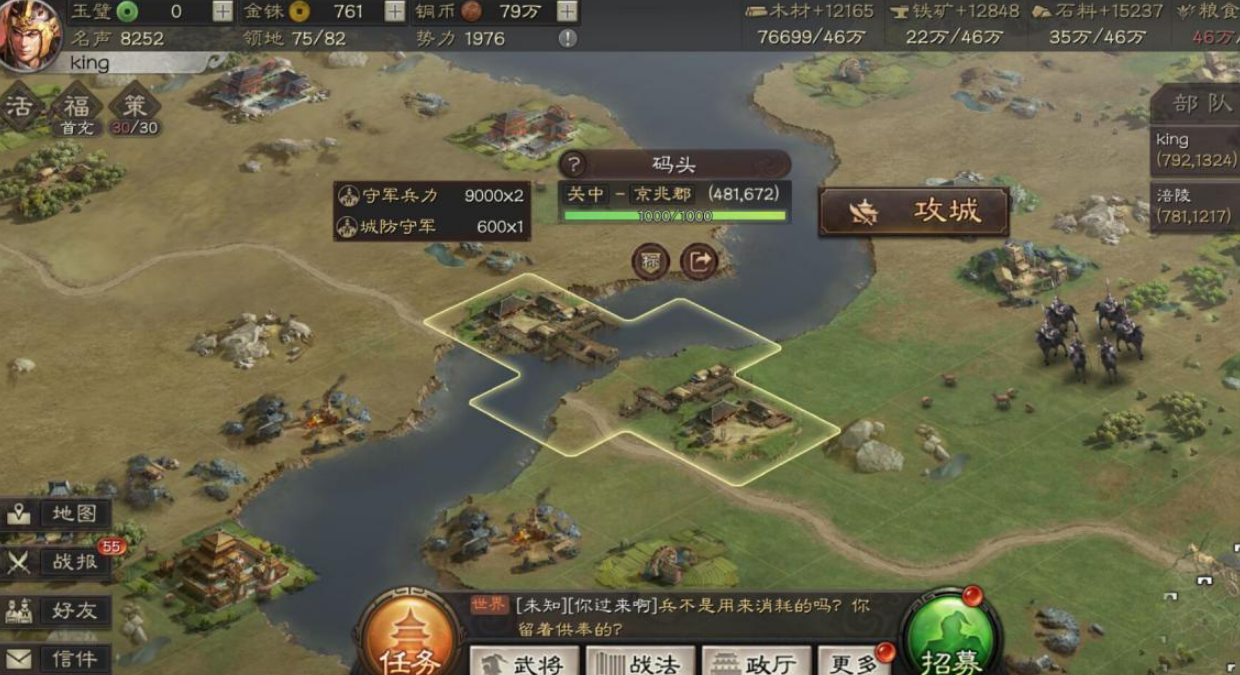Select the 涪陵 troop entry
Viewport: 1240px width, 675px height.
pyautogui.click(x=1195, y=205)
